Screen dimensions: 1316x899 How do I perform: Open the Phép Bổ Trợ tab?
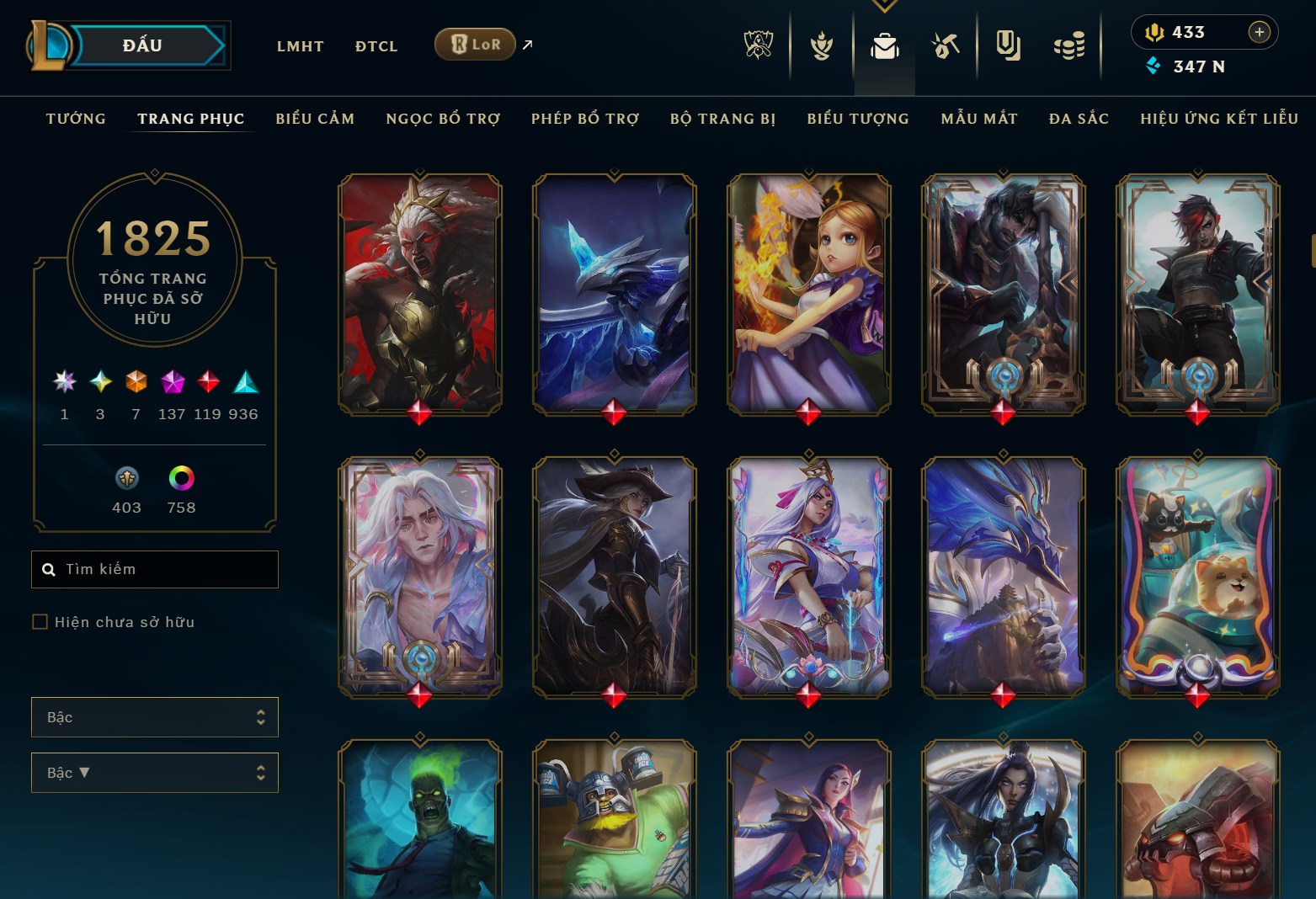pos(585,119)
